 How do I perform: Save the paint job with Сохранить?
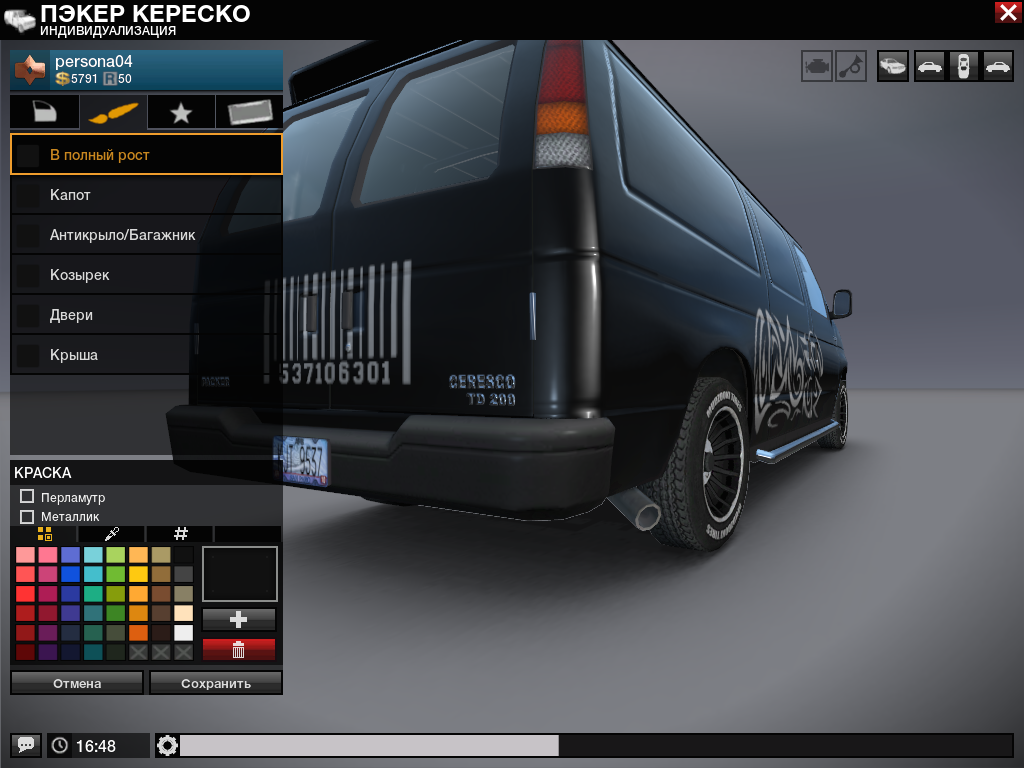(216, 683)
